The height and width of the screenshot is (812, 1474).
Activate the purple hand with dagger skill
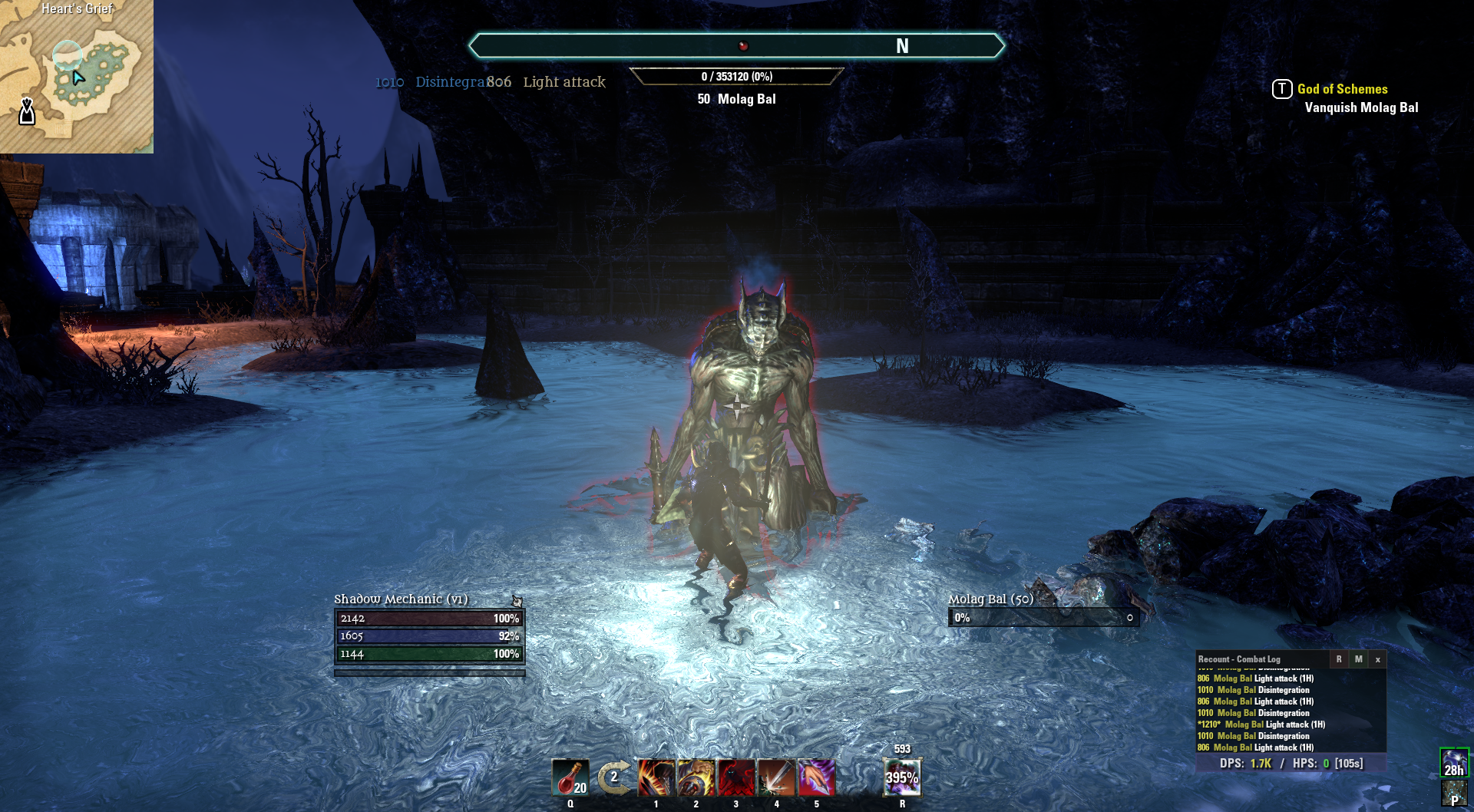pos(816,777)
